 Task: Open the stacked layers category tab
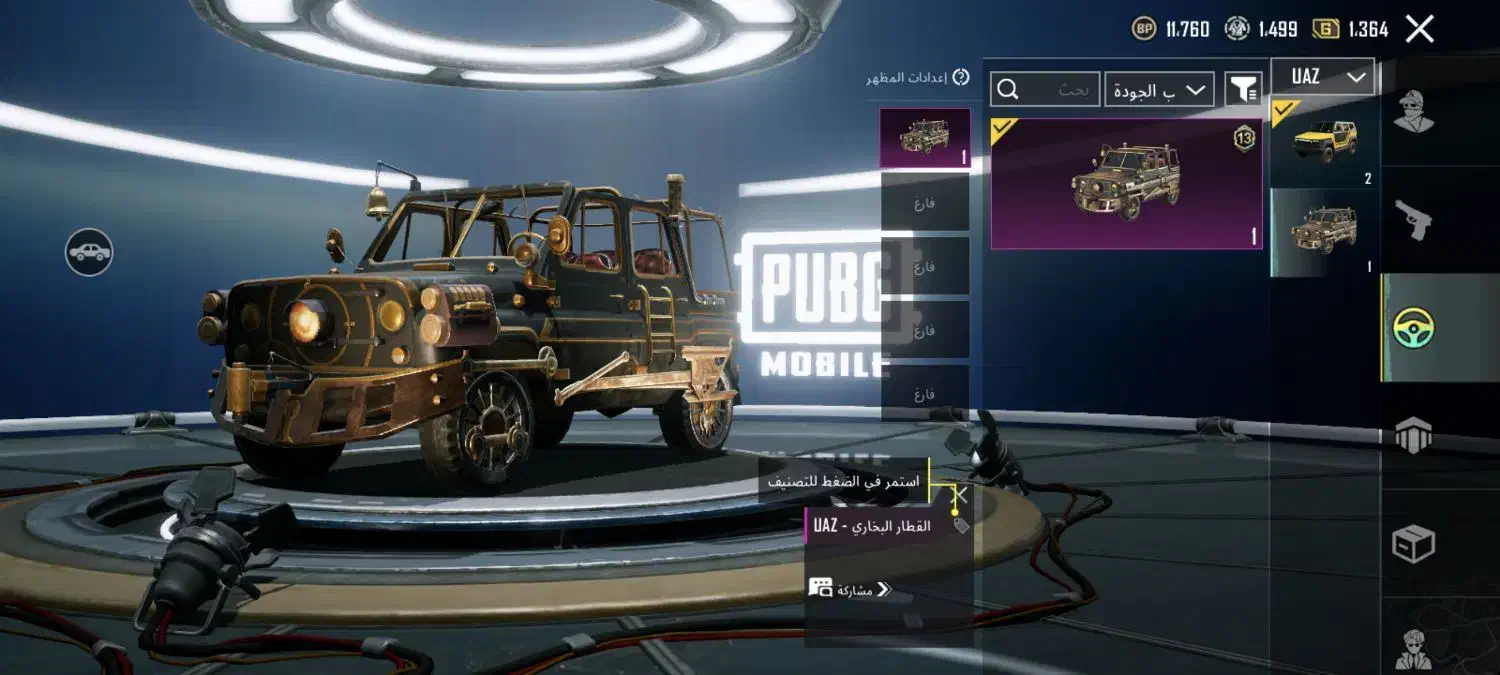1413,436
